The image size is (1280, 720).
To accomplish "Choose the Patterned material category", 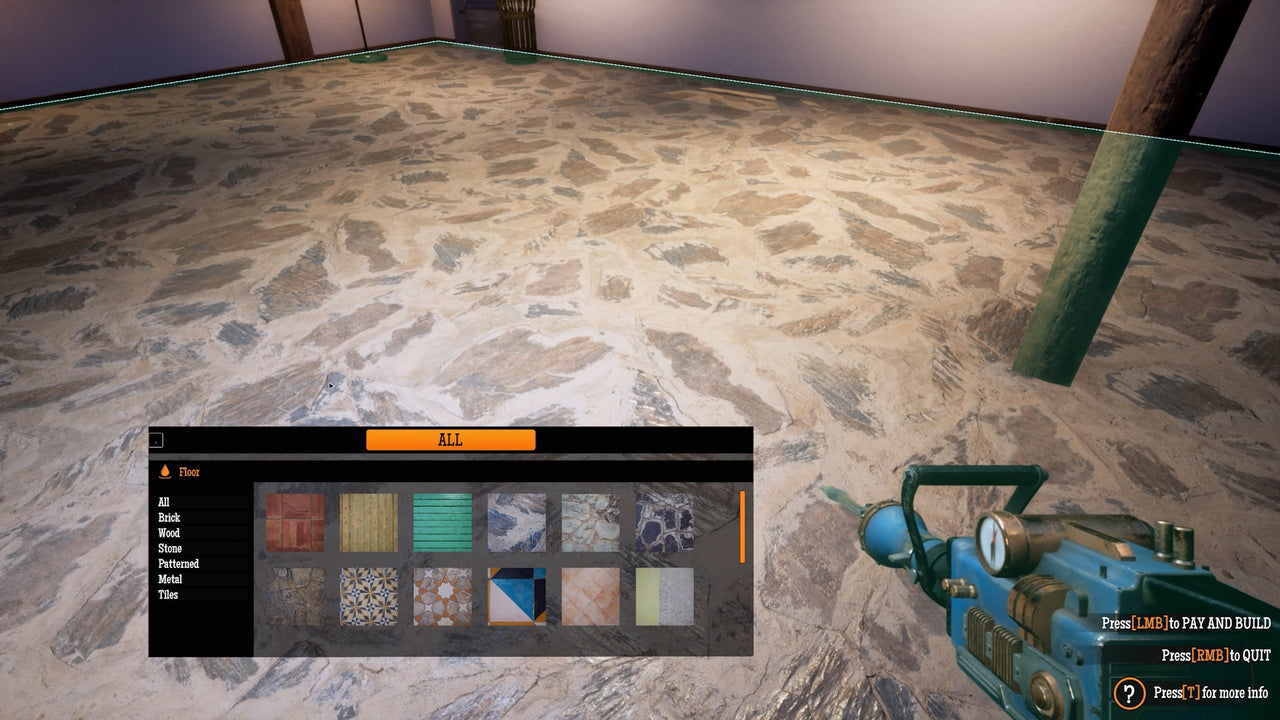I will pos(176,563).
